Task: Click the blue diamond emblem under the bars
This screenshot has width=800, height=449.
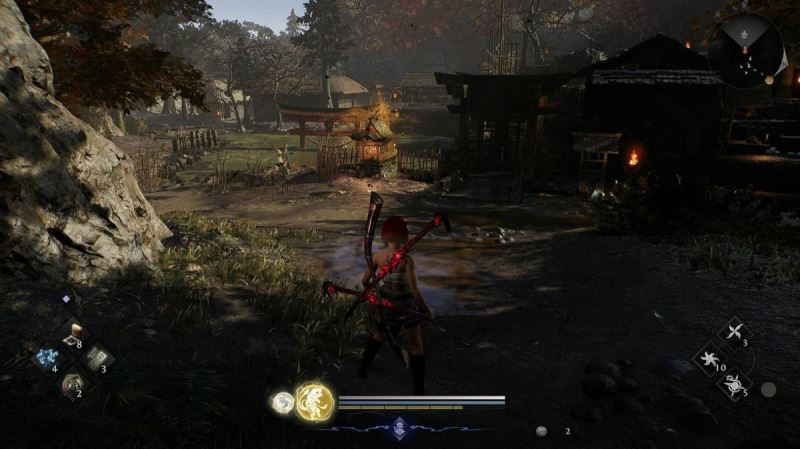Action: coord(400,426)
